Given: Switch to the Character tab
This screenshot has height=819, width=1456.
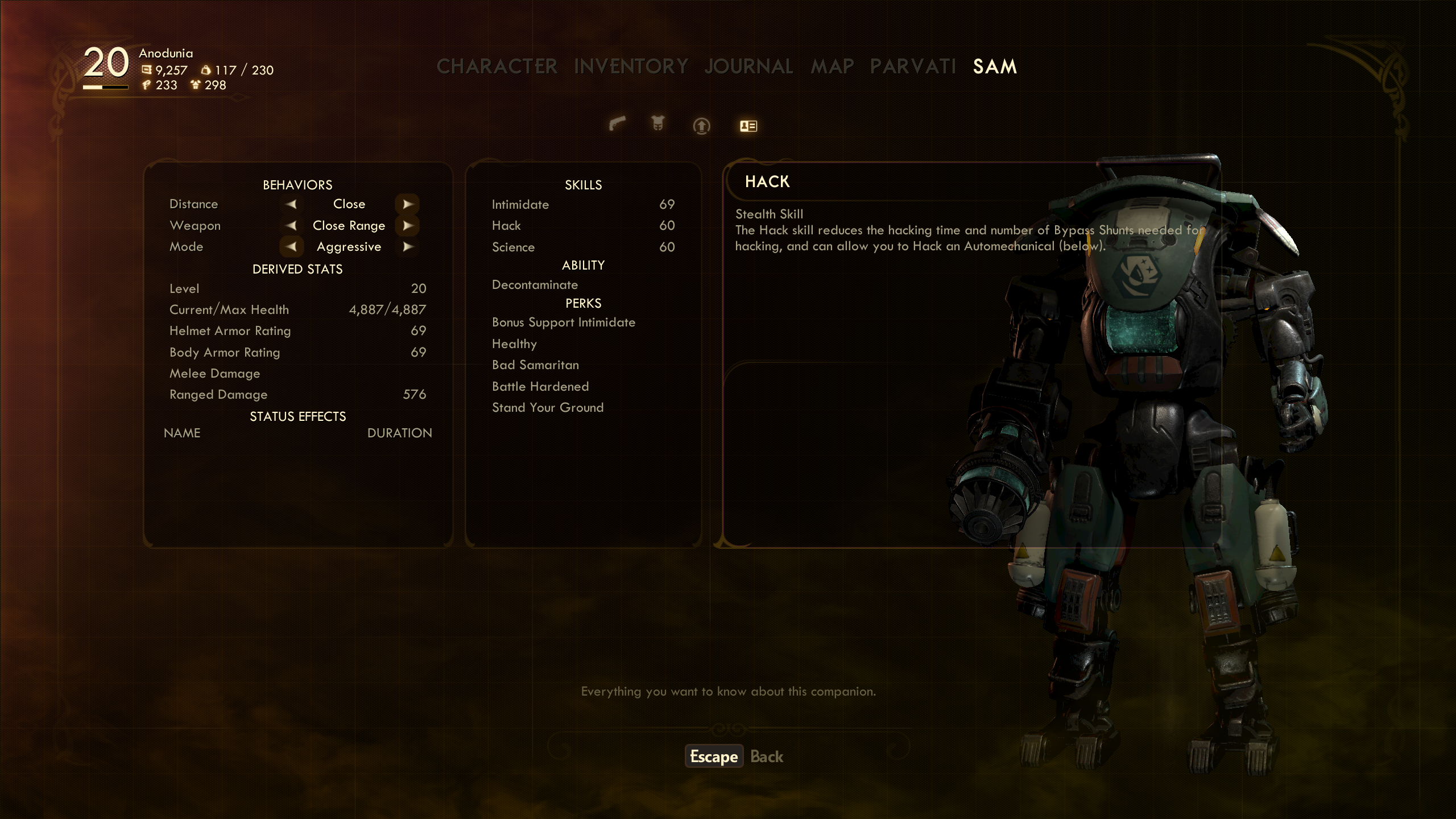Looking at the screenshot, I should point(497,67).
